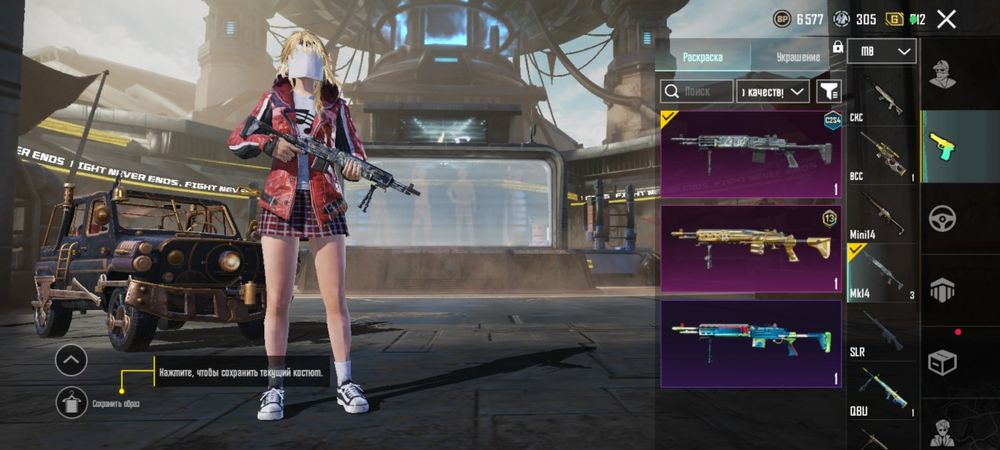The width and height of the screenshot is (1000, 450).
Task: Select the ВСС weapon in the list
Action: click(x=881, y=156)
